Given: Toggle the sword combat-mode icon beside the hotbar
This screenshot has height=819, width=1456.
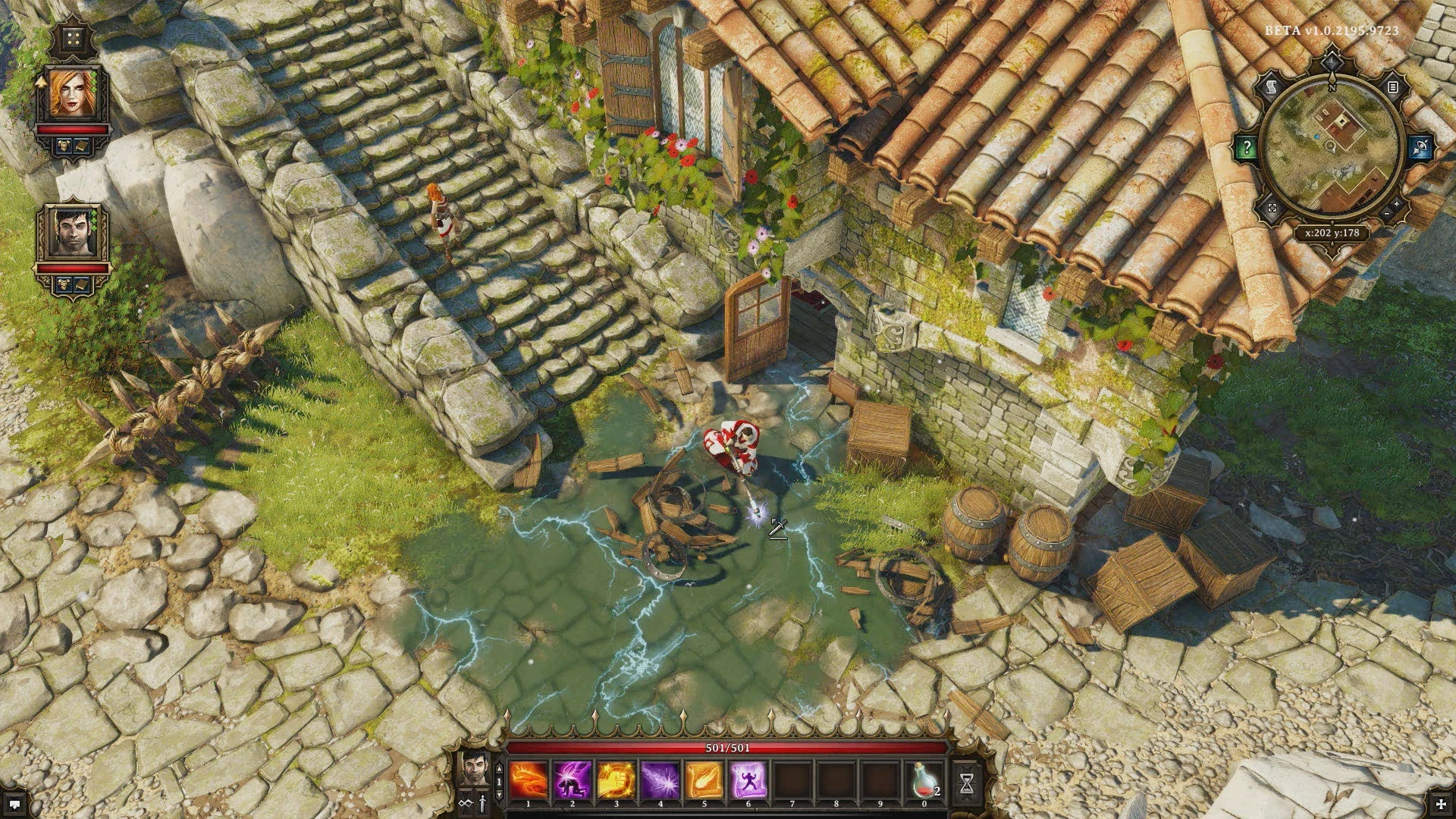Looking at the screenshot, I should [x=482, y=802].
